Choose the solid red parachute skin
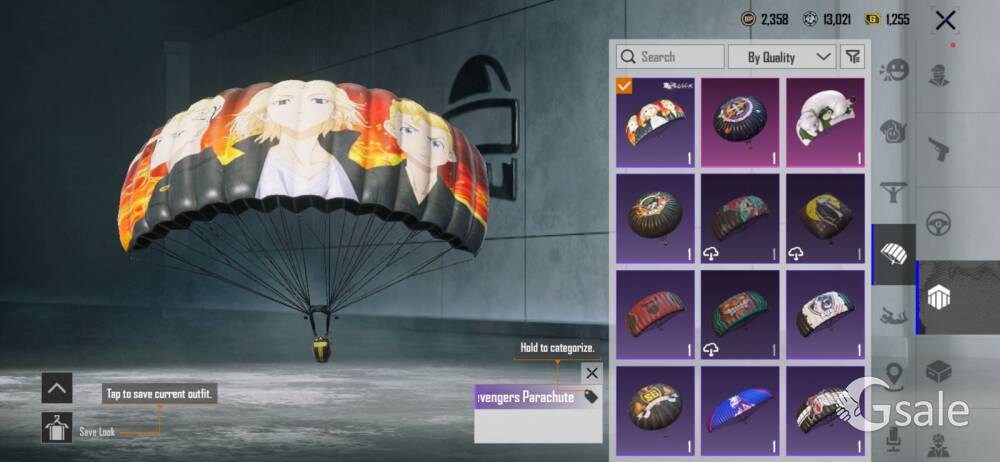1000x462 pixels. [x=655, y=314]
